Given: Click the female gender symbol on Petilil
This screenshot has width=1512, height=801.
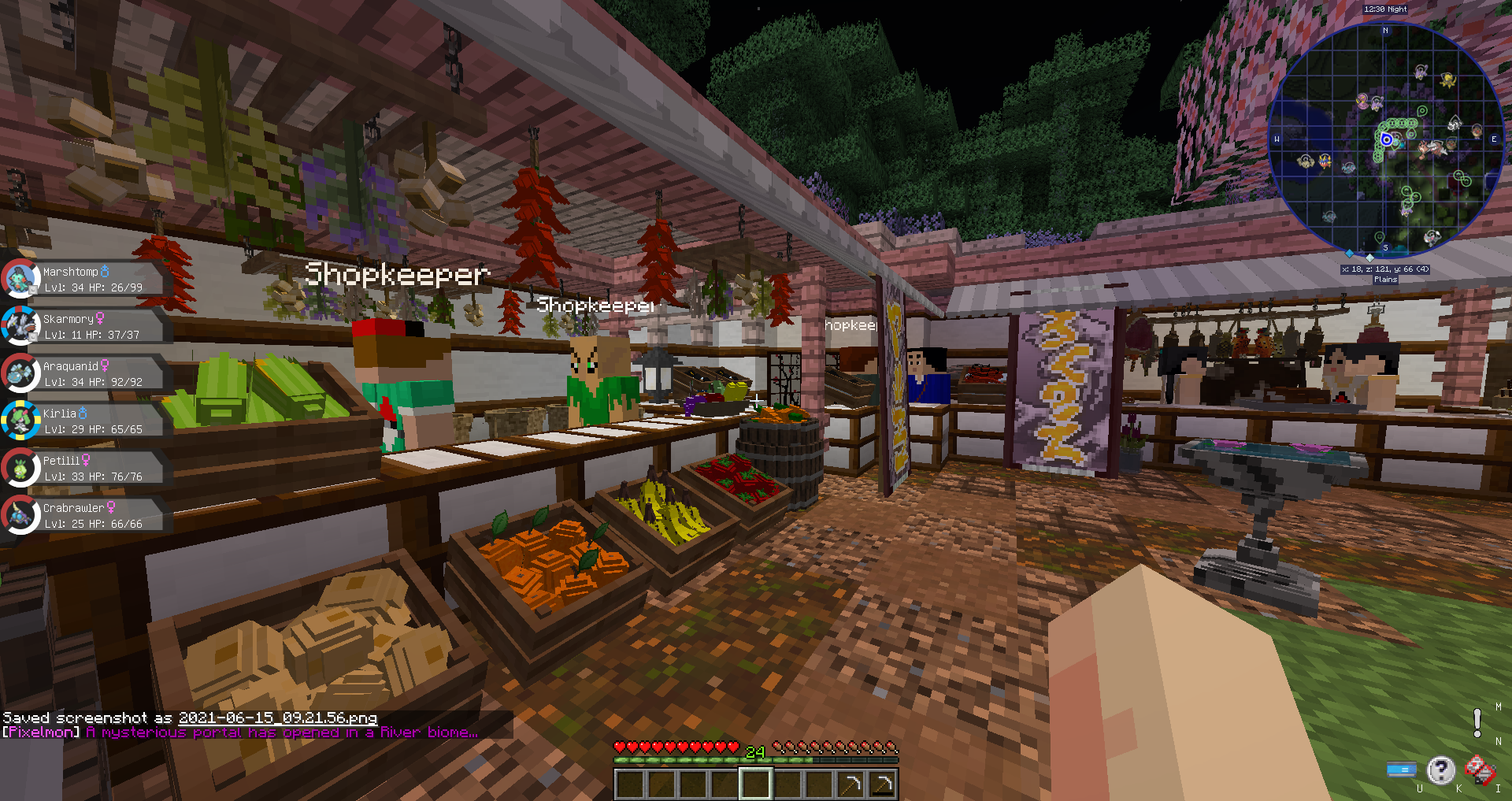Looking at the screenshot, I should tap(87, 459).
